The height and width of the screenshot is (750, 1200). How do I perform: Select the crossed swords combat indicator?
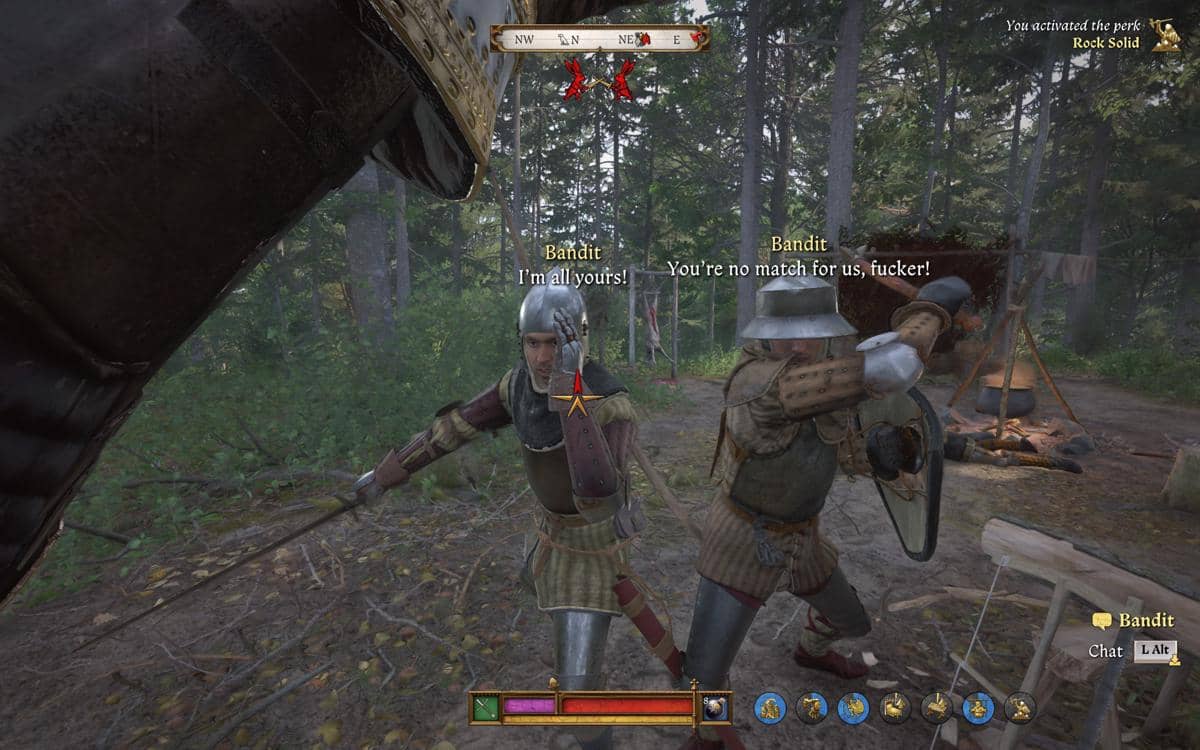click(x=598, y=79)
